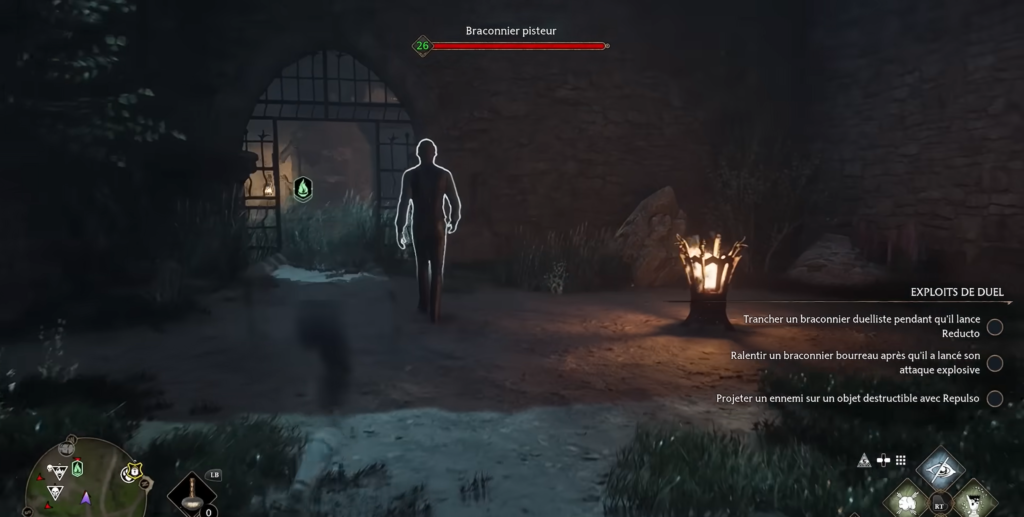Click the green flame marker on the minimap
Image resolution: width=1024 pixels, height=517 pixels.
(x=78, y=468)
